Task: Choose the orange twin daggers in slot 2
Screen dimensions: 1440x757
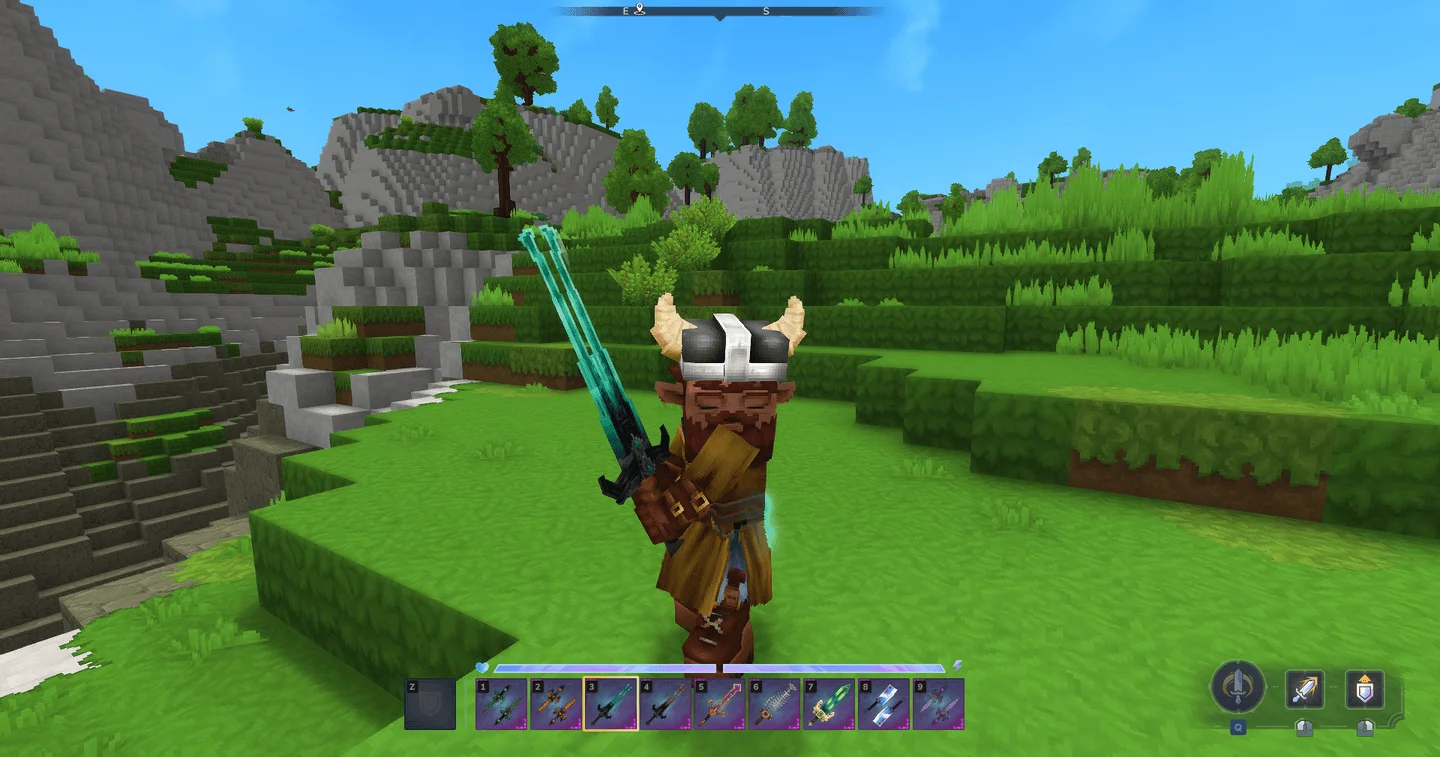Action: pos(556,704)
